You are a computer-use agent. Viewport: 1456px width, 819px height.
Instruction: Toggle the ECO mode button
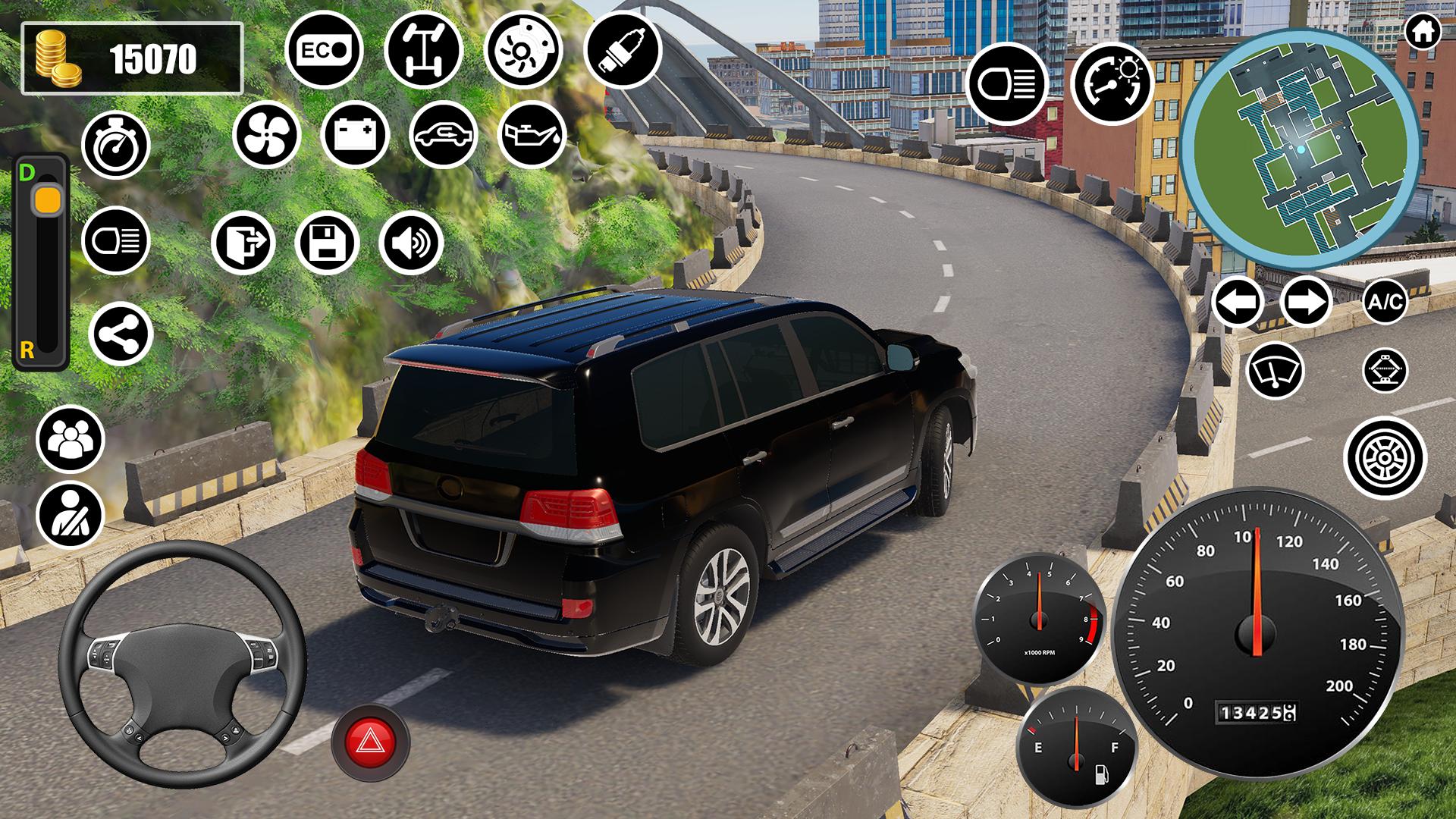click(x=324, y=50)
